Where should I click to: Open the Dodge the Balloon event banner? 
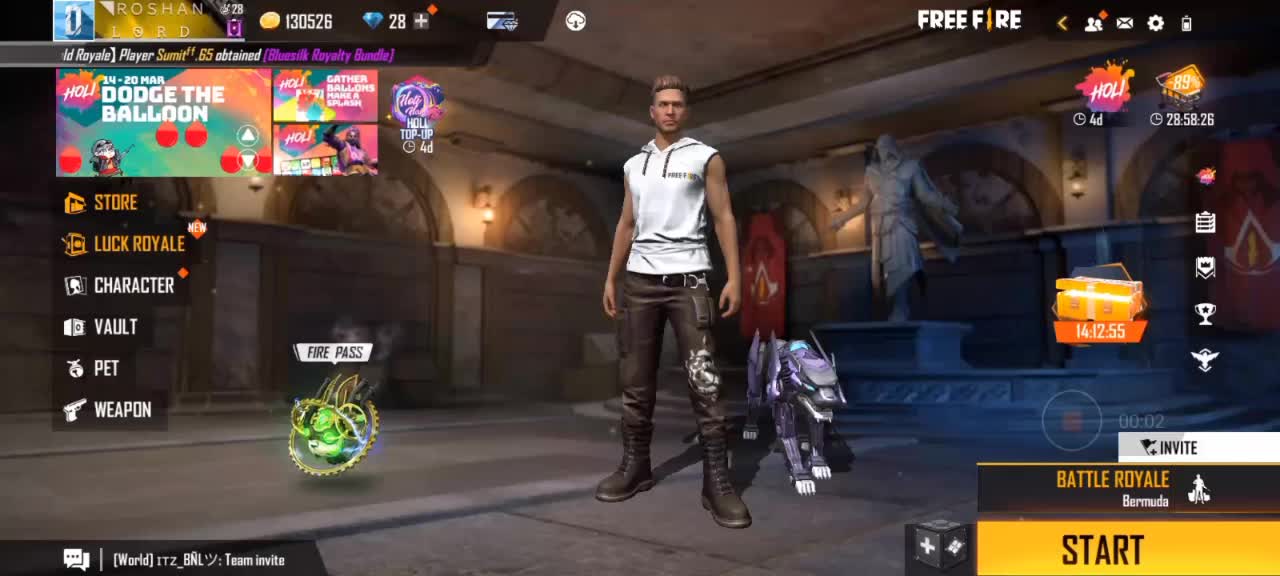(x=163, y=121)
